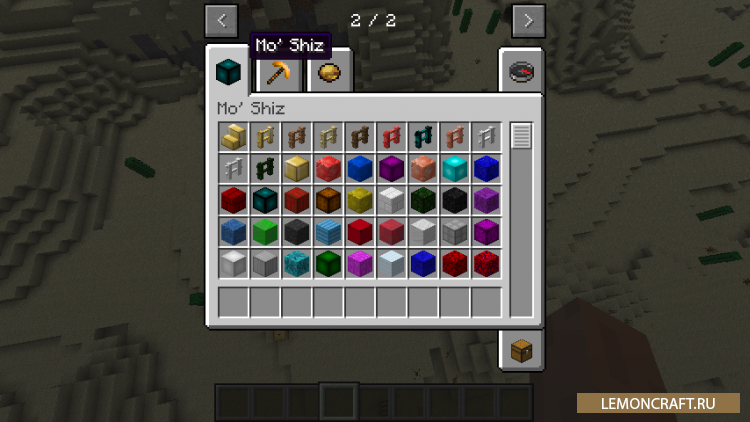Viewport: 750px width, 422px height.
Task: Select the teal cracked-texture block
Action: (297, 265)
